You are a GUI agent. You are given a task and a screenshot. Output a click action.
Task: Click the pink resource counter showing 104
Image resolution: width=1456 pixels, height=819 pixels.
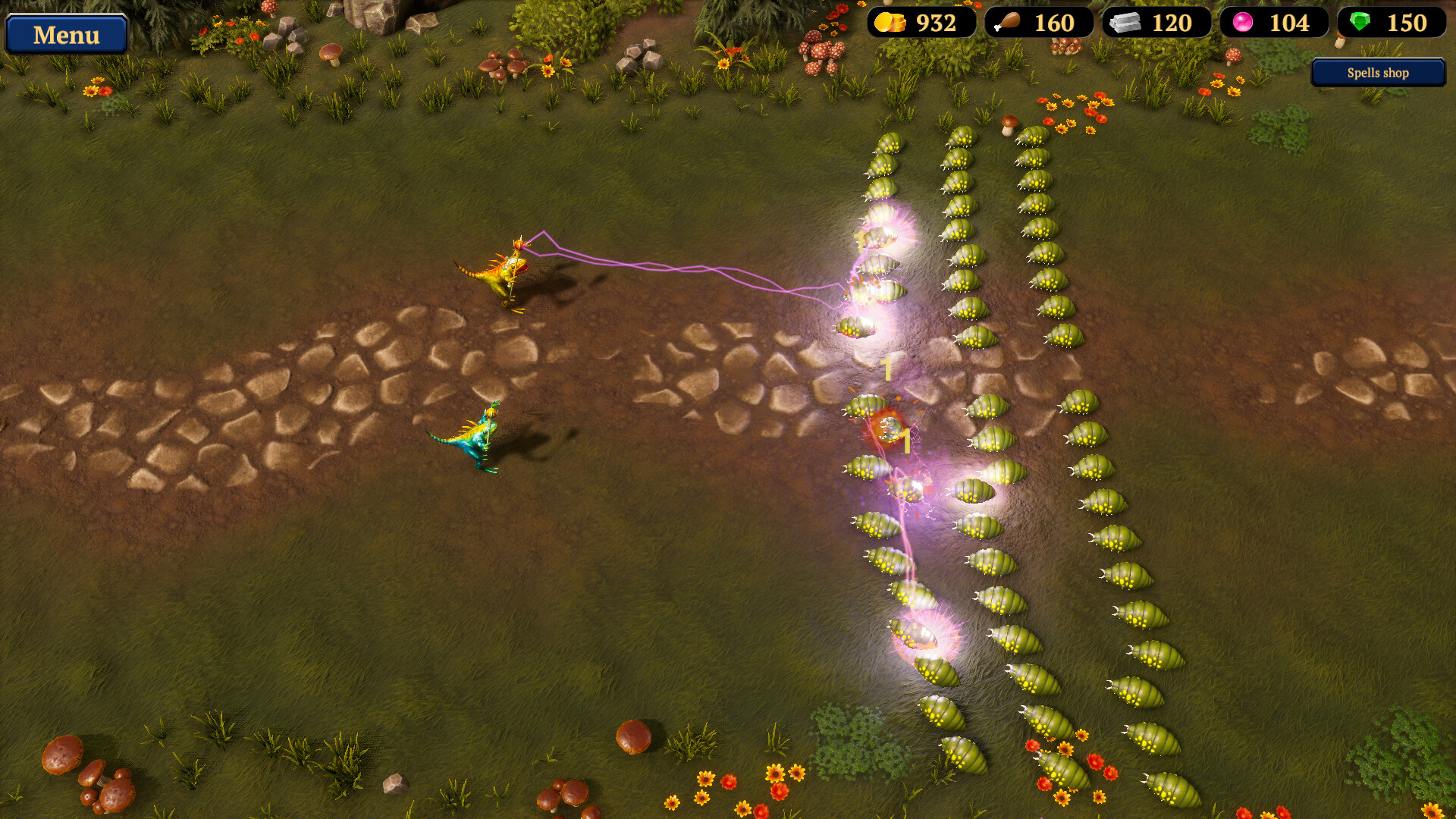[x=1289, y=23]
